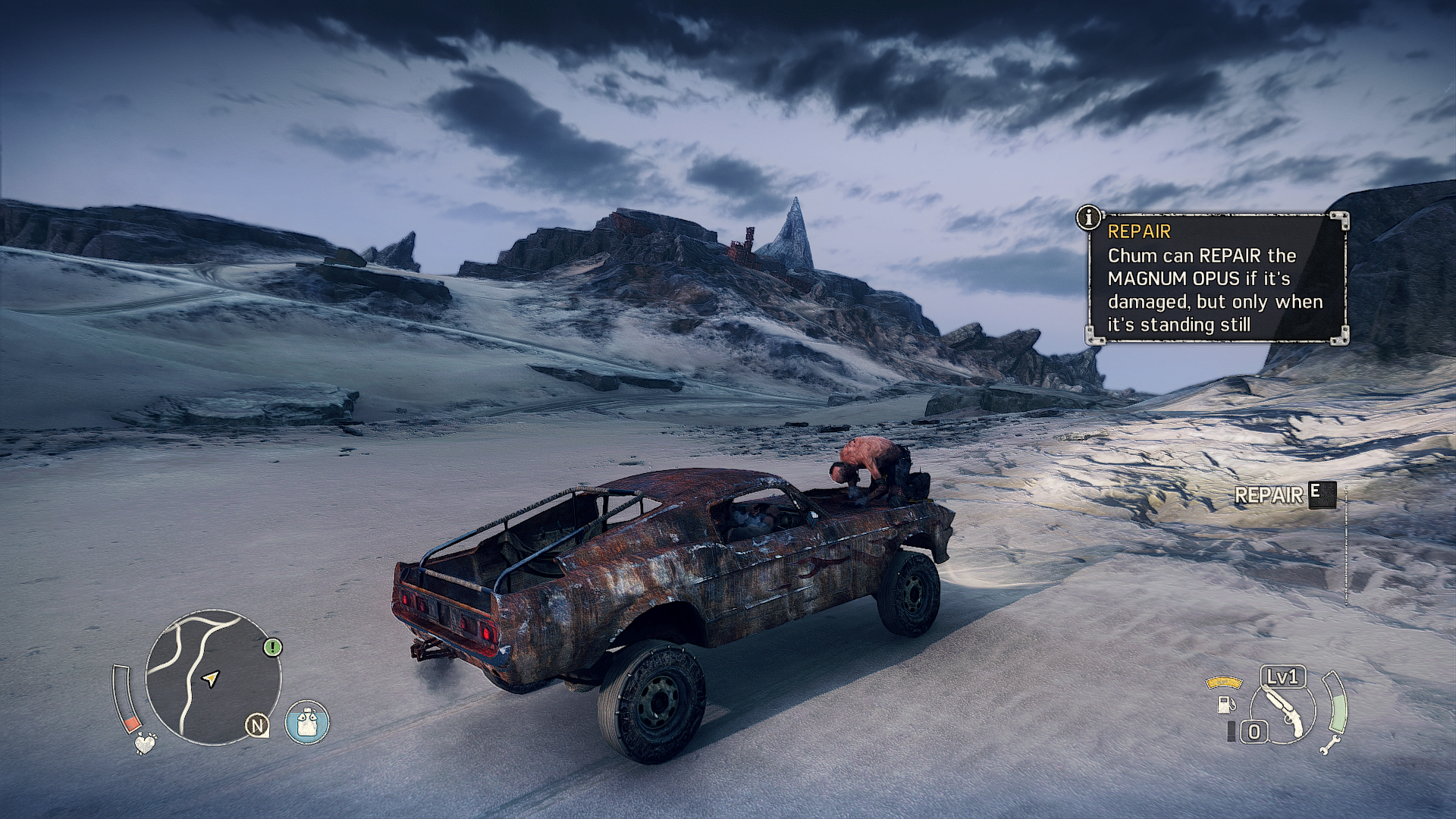1456x819 pixels.
Task: Click the wrench repair icon
Action: [1329, 745]
